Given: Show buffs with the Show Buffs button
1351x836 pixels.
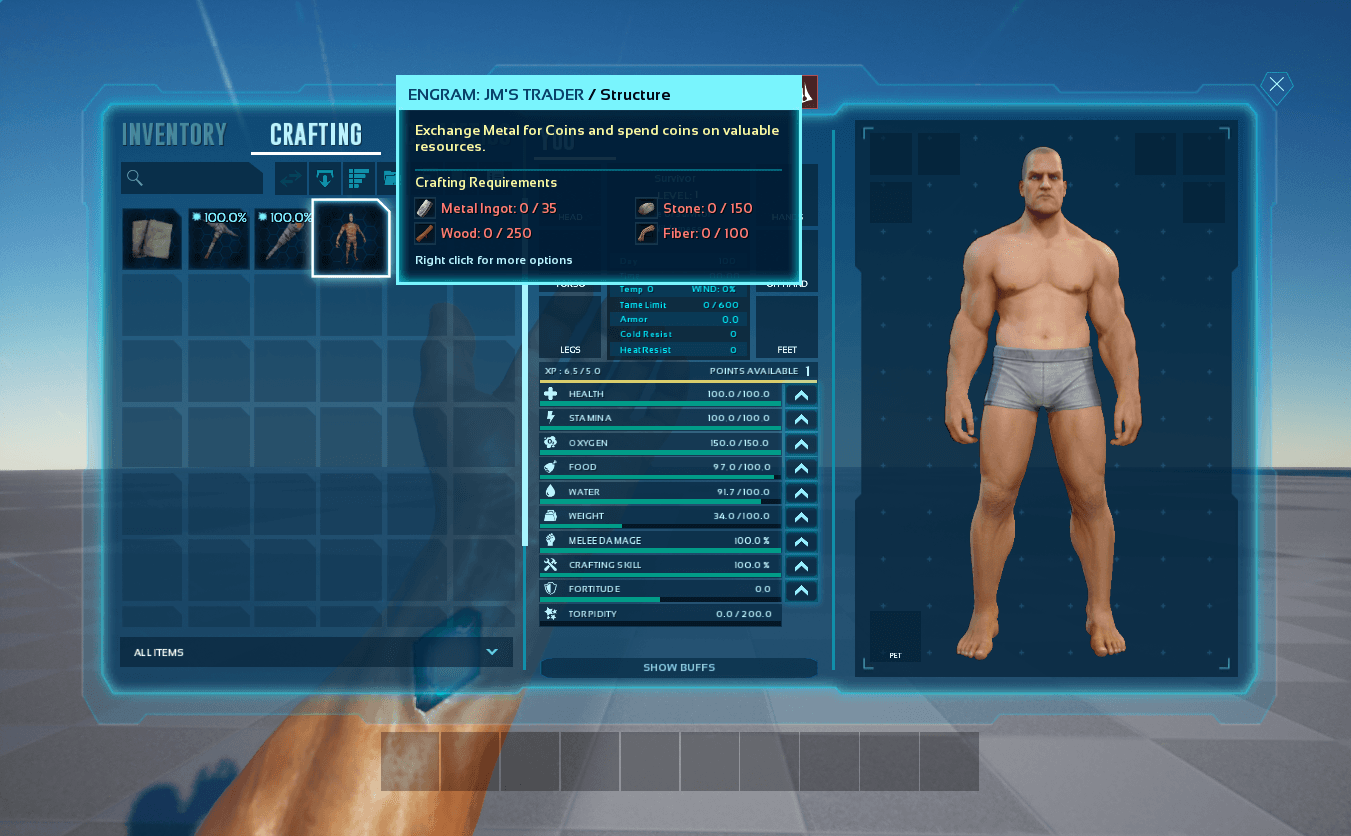Looking at the screenshot, I should point(679,667).
